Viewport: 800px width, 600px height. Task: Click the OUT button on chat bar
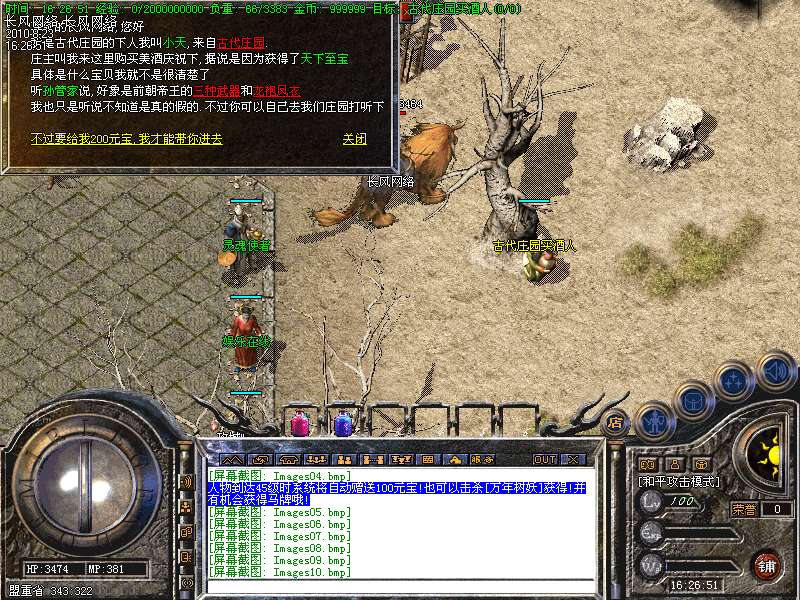[x=544, y=459]
